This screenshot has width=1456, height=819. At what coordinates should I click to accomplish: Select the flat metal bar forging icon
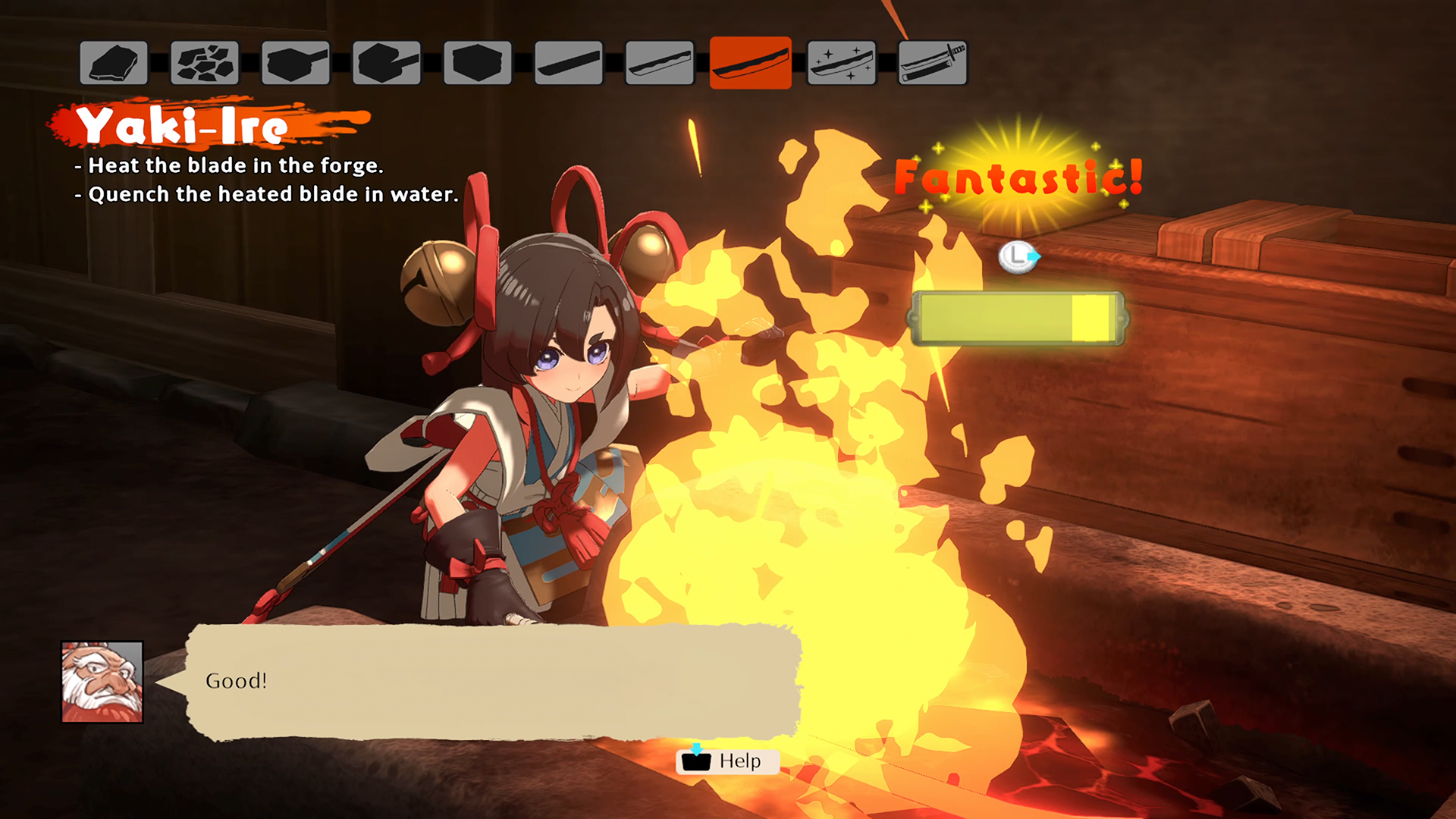(x=295, y=62)
